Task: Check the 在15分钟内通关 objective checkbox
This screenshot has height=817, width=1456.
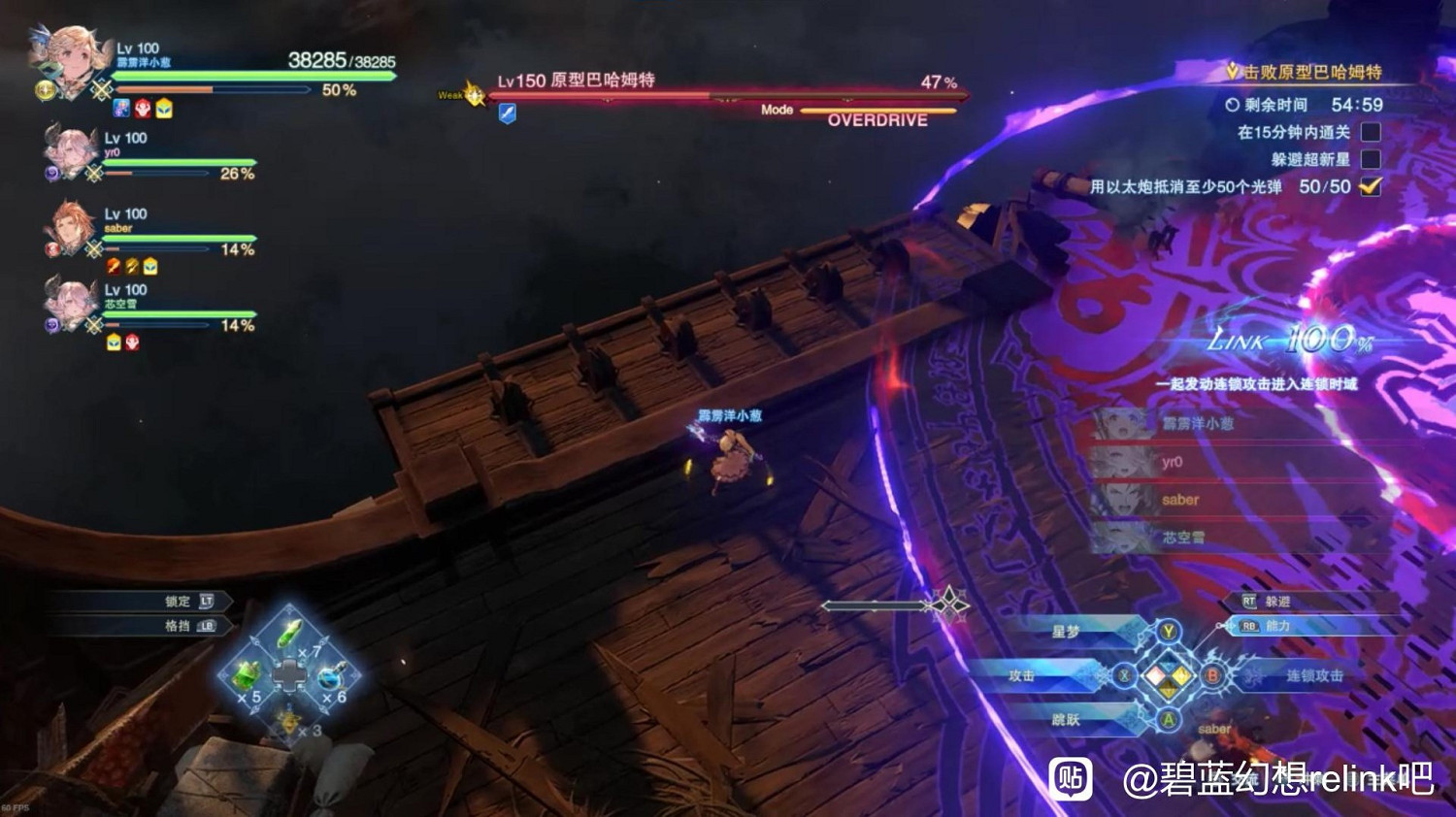Action: 1371,131
